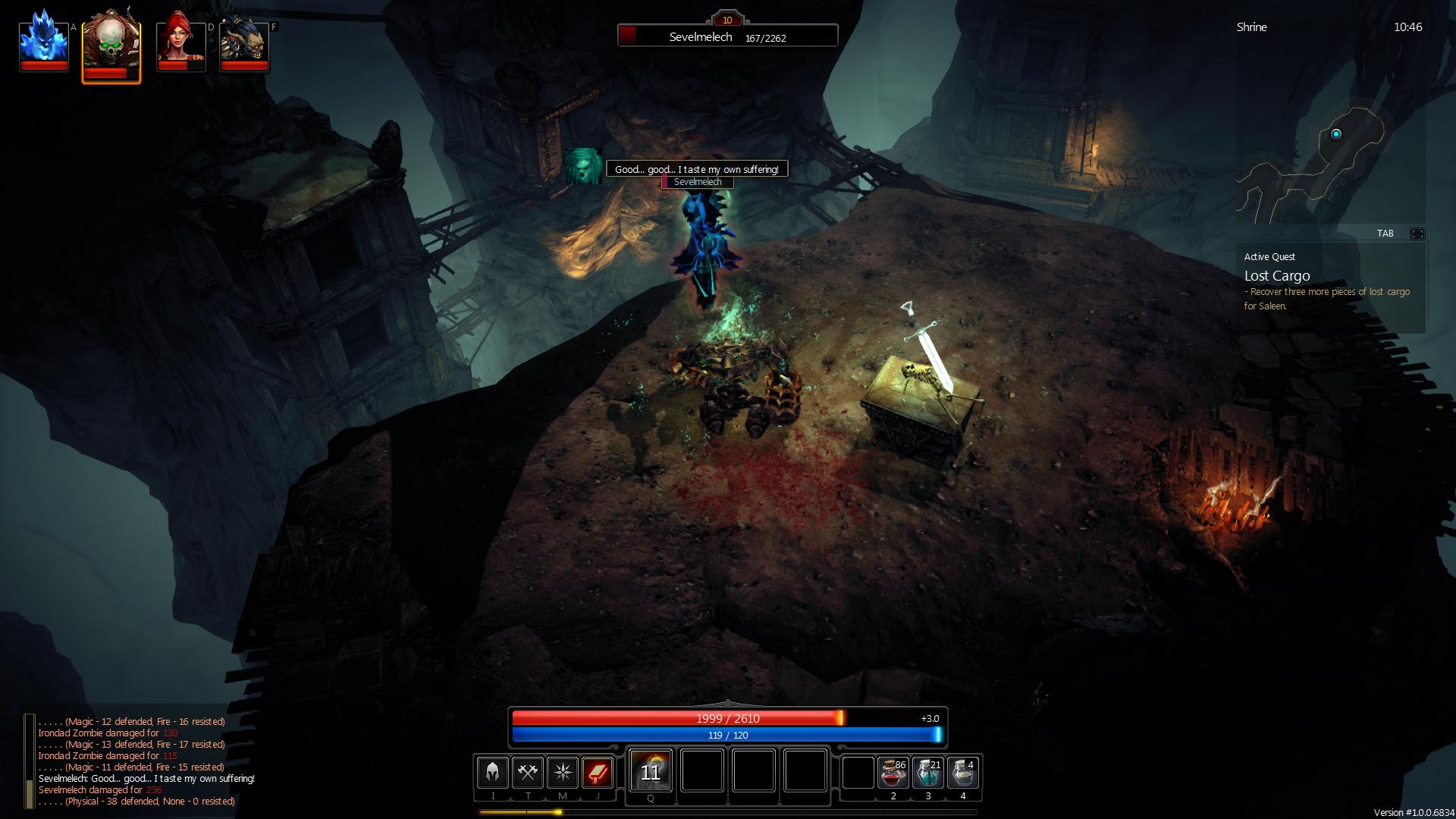Screen dimensions: 1456x819
Task: Open the crossed axes menu button
Action: click(x=528, y=773)
